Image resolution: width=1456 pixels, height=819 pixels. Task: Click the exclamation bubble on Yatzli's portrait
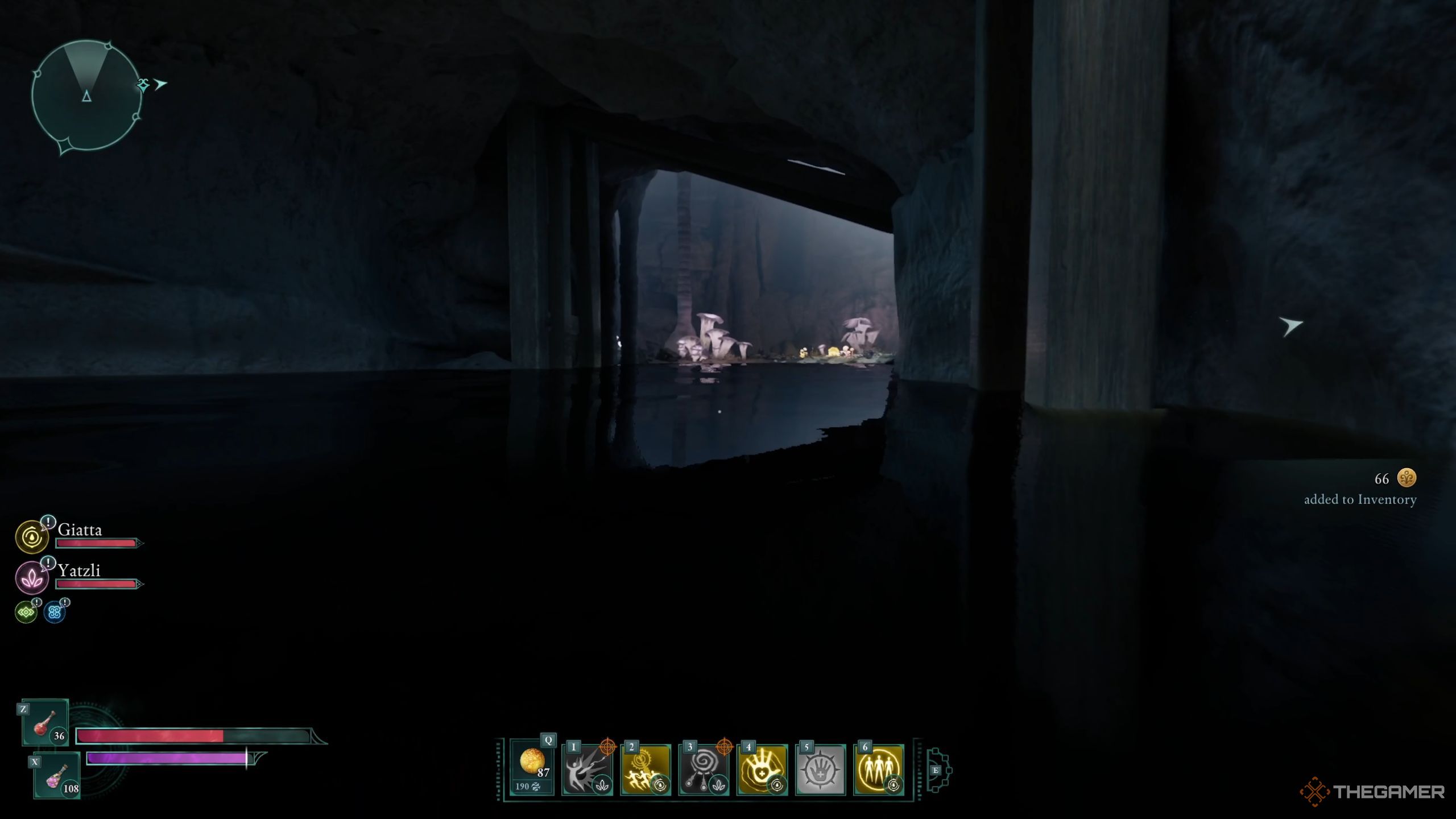point(48,563)
